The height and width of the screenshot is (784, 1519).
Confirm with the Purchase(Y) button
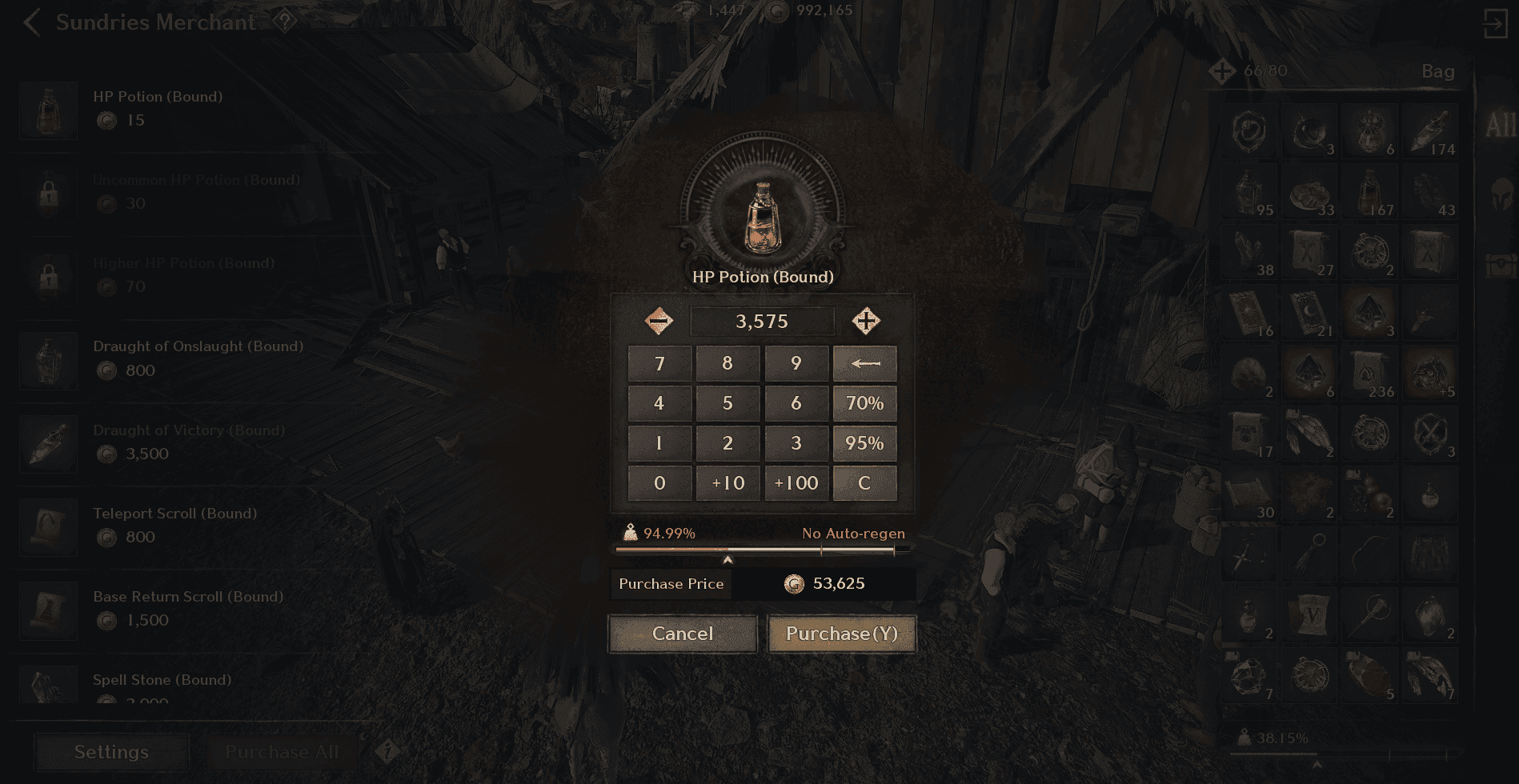[x=841, y=633]
